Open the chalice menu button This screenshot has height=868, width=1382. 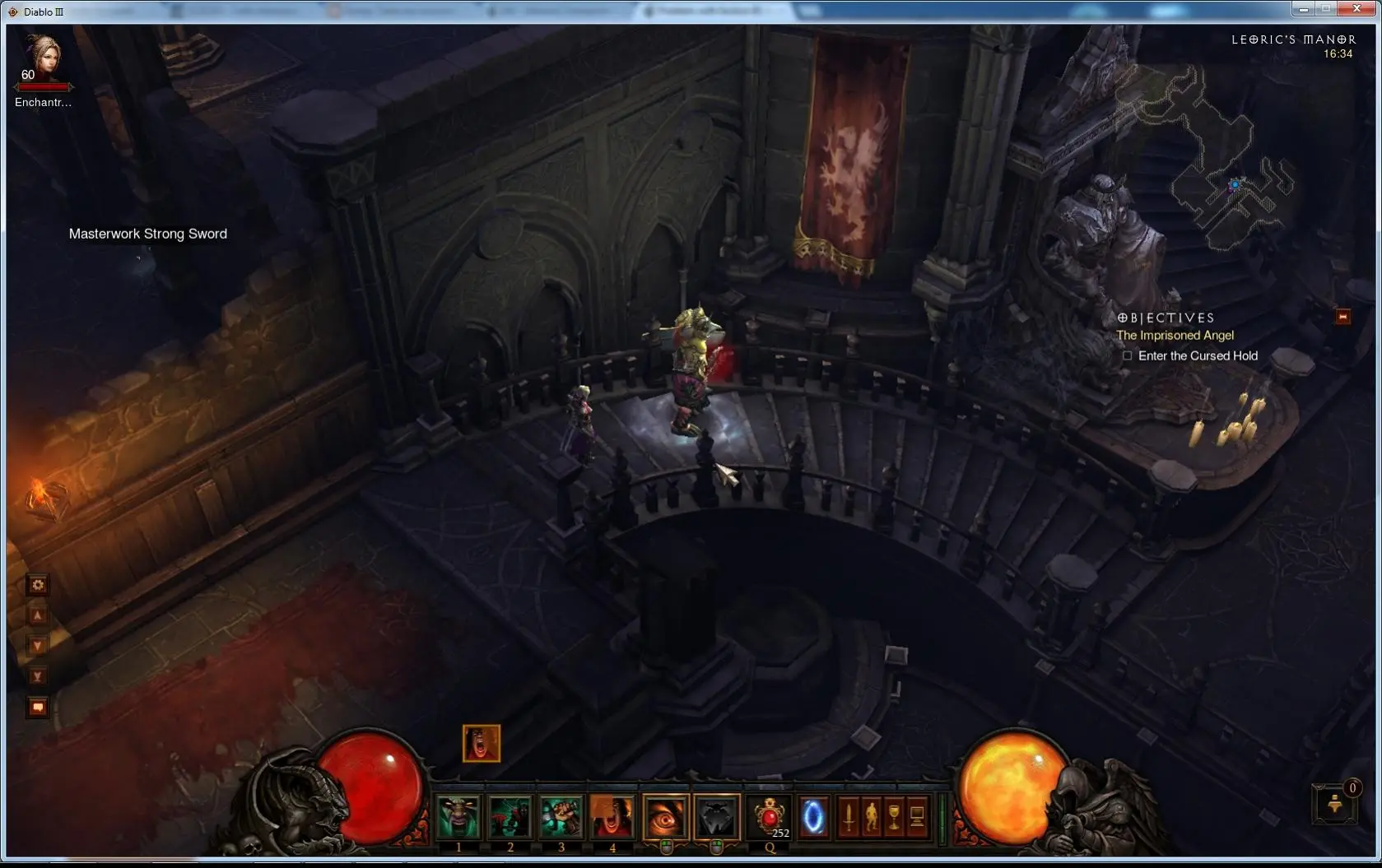894,818
